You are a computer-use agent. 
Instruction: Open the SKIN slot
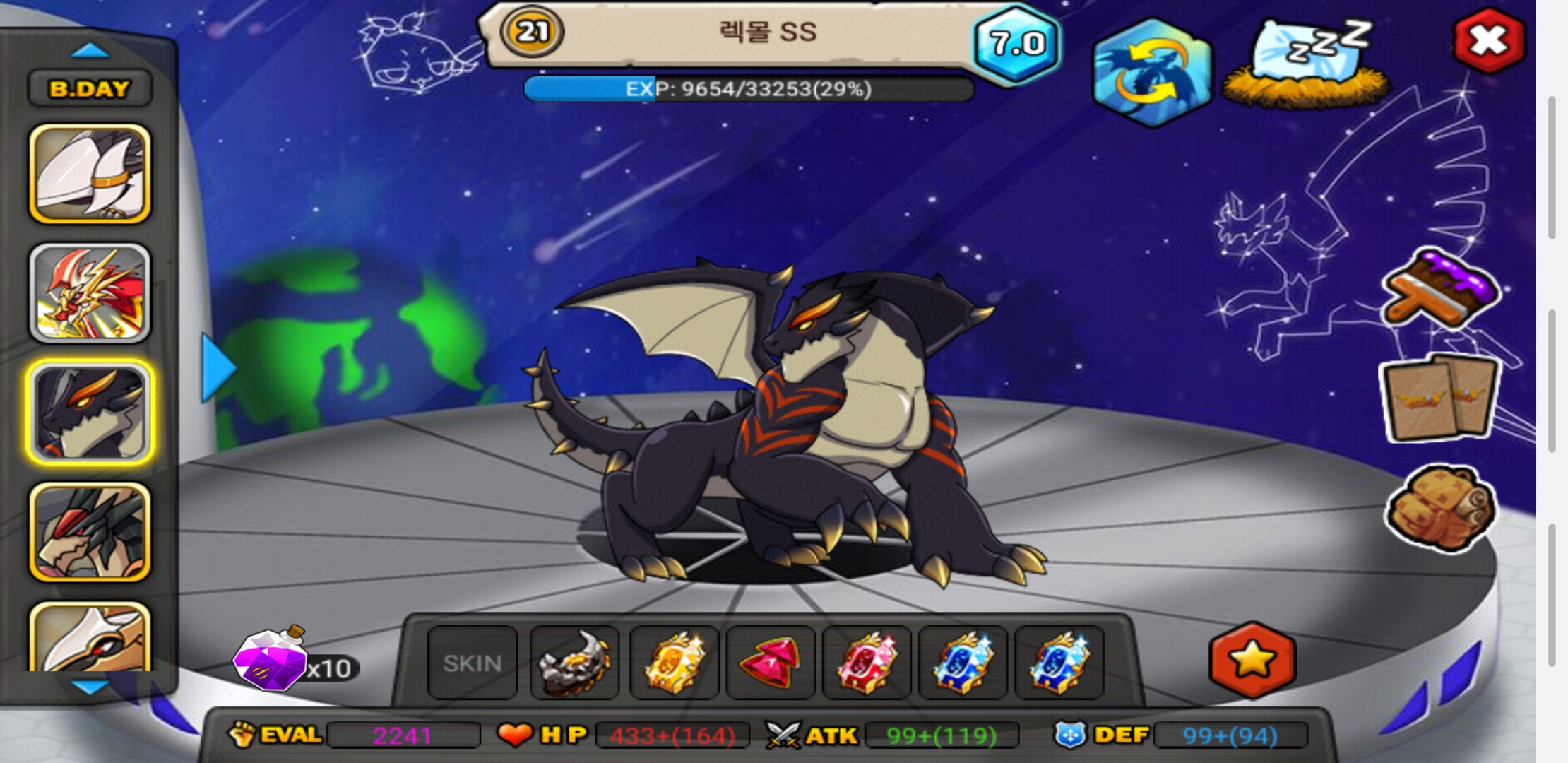point(473,663)
